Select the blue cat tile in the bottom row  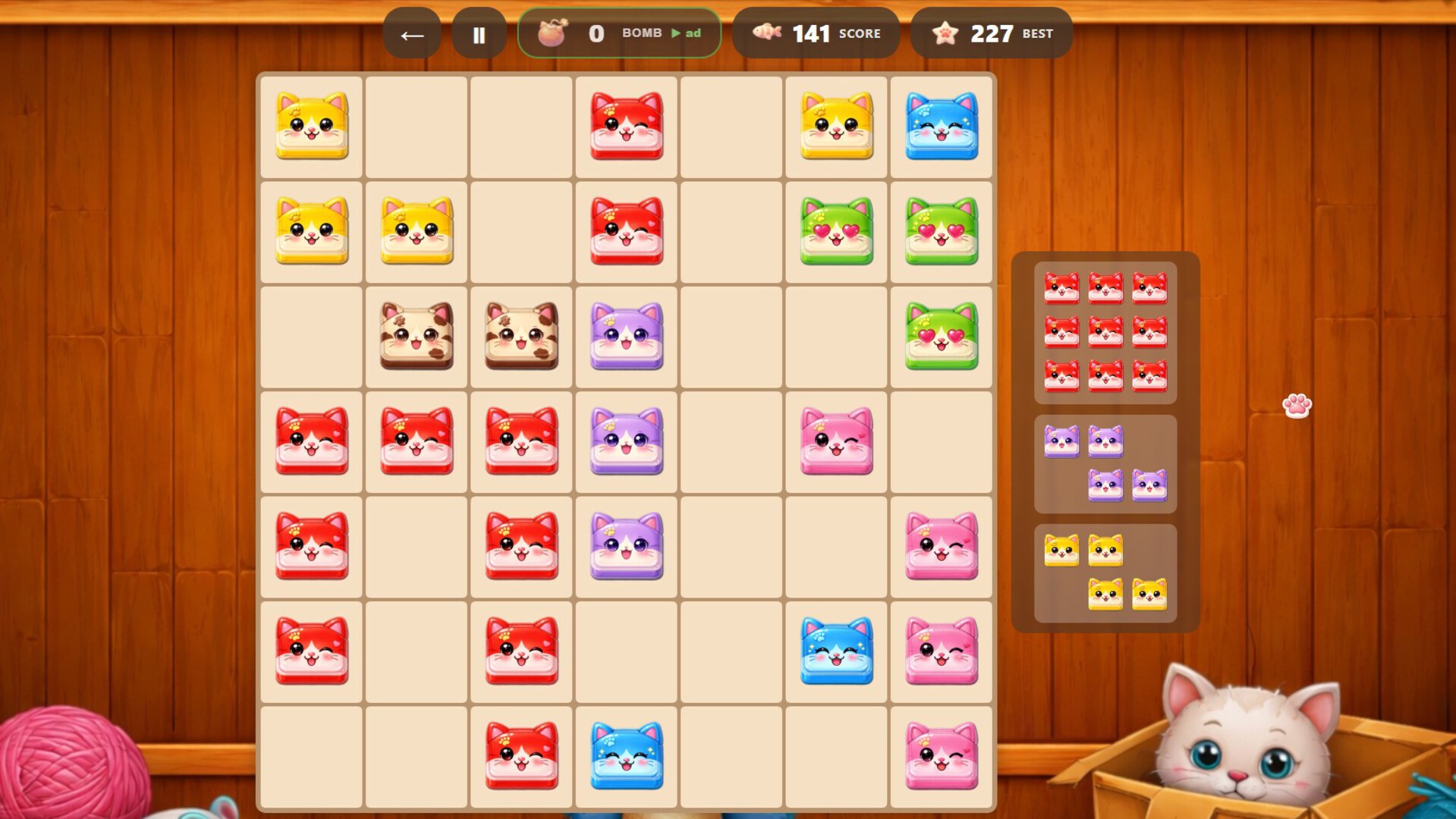pos(625,755)
